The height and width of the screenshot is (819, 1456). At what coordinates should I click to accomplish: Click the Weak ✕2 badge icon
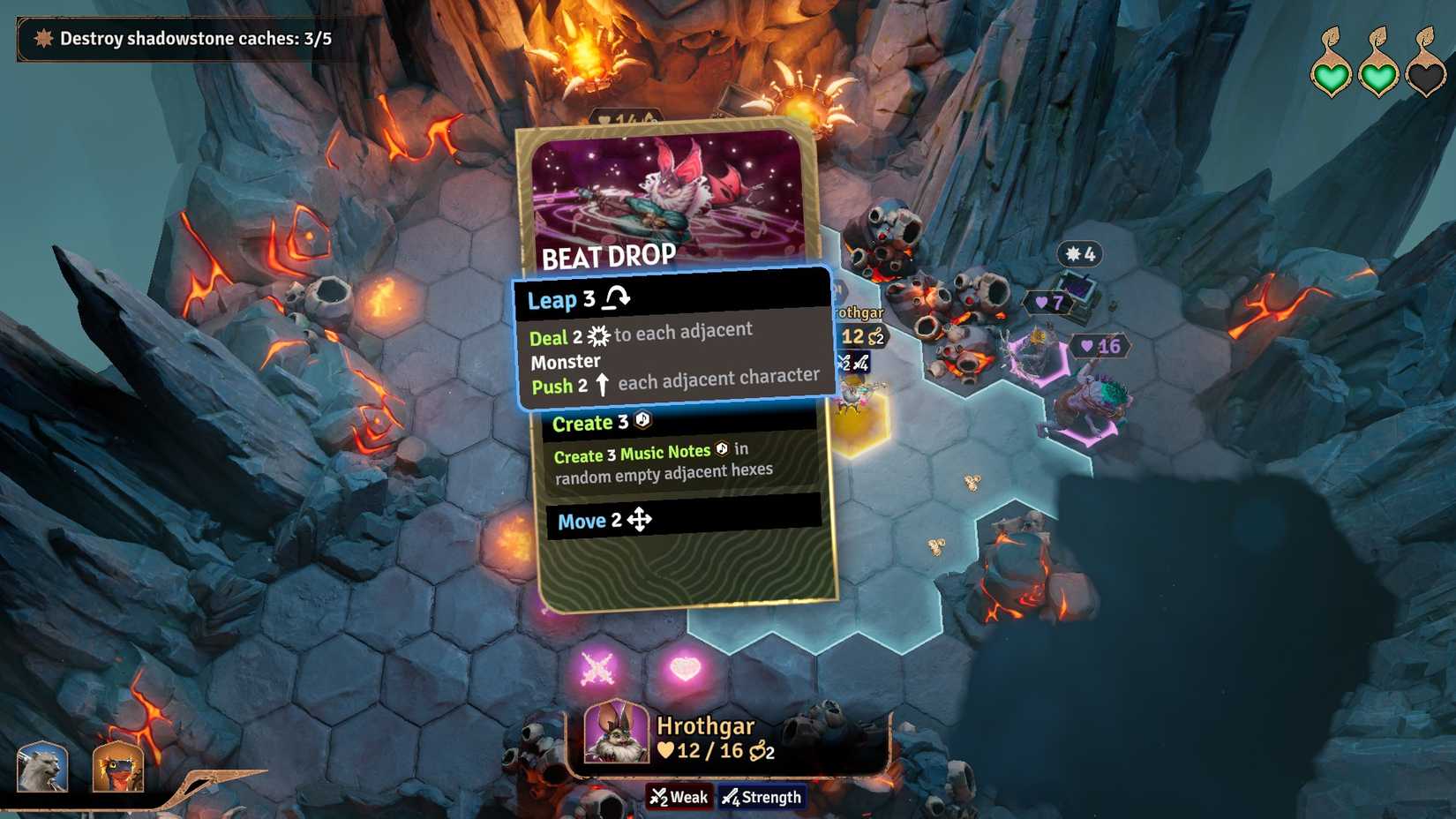click(661, 797)
